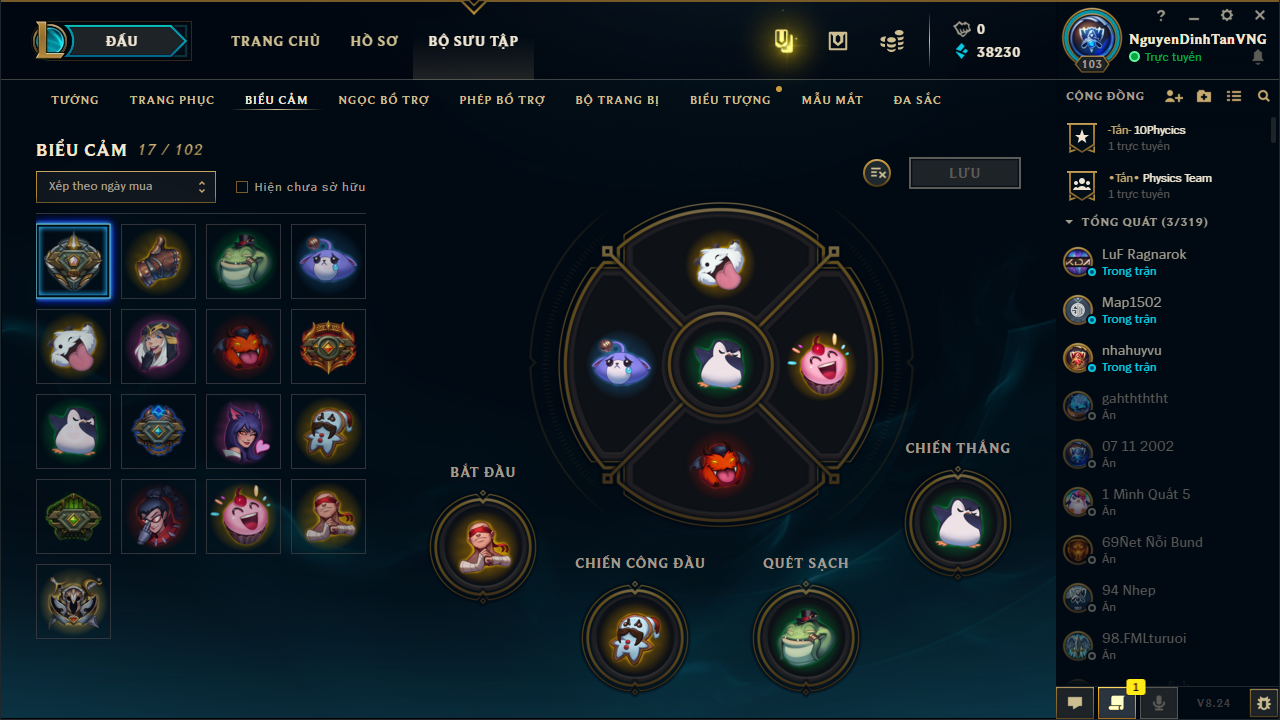Open the sort by purchase date dropdown
Viewport: 1280px width, 720px height.
coord(126,187)
